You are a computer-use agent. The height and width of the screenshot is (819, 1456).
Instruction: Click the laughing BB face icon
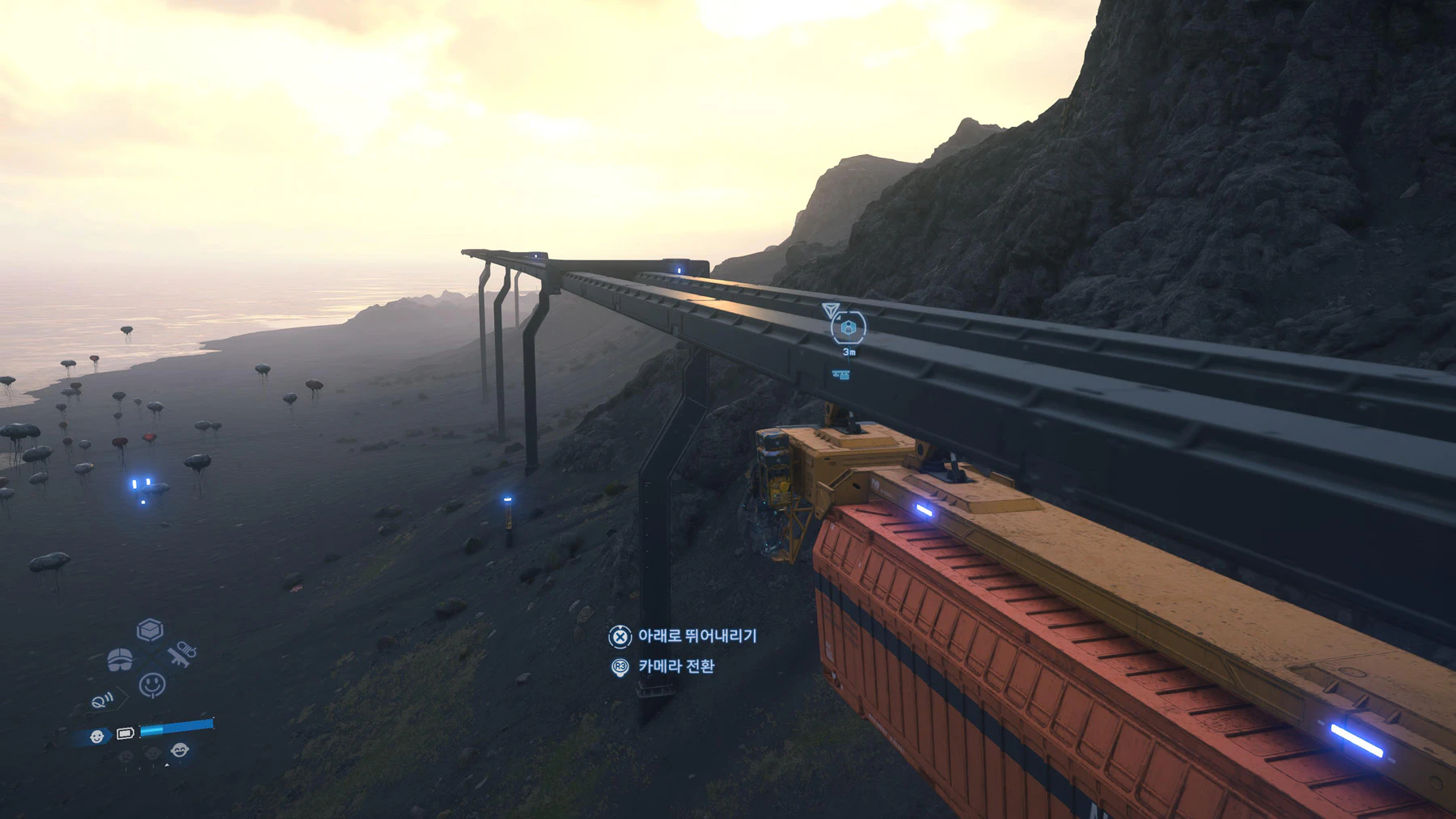(180, 750)
